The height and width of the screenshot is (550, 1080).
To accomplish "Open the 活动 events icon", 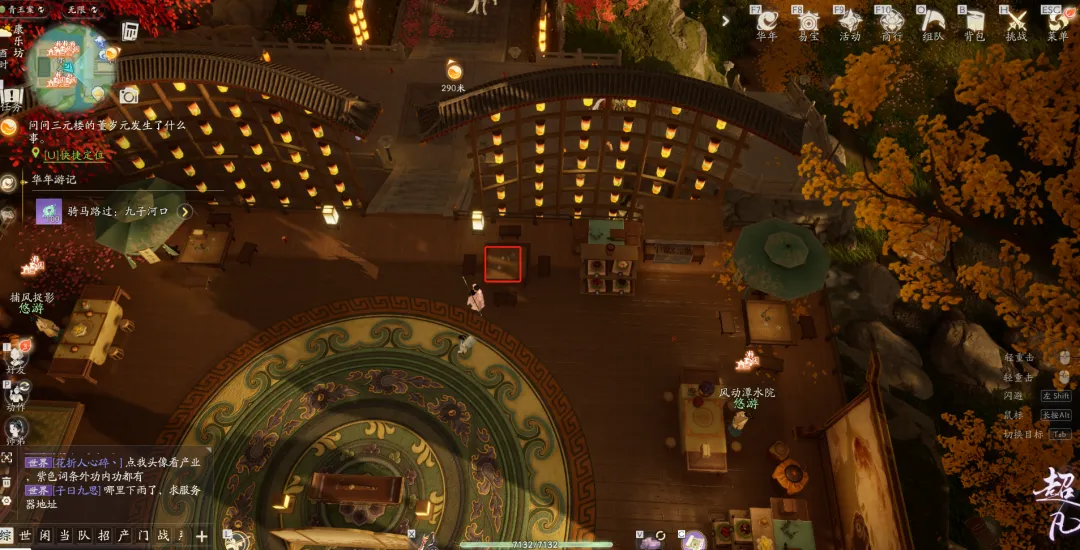I will pos(850,21).
